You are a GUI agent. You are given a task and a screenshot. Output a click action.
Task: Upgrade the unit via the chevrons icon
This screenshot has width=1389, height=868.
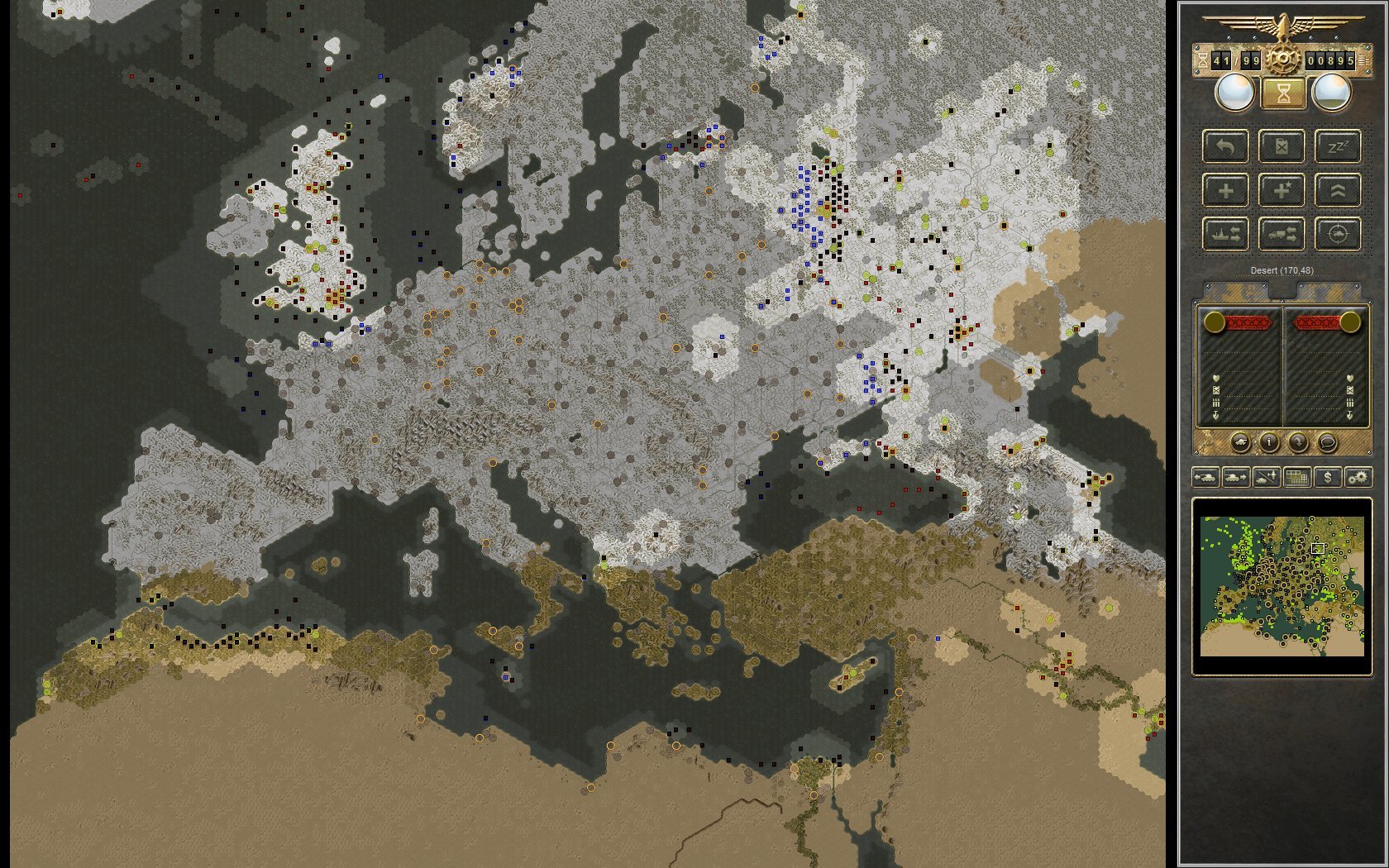[x=1339, y=191]
